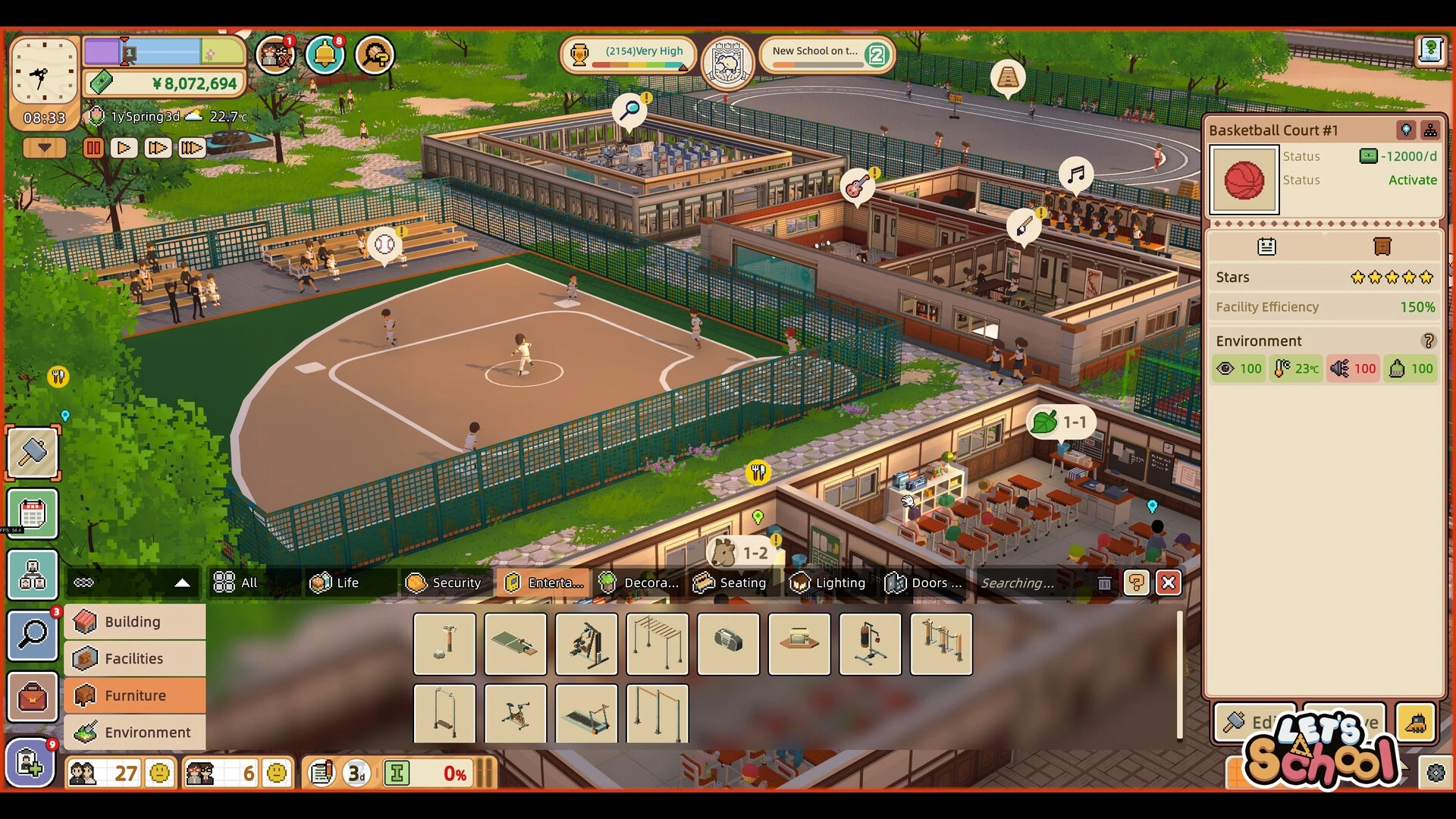Open the Lighting furniture tab
The width and height of the screenshot is (1456, 819).
pyautogui.click(x=827, y=582)
